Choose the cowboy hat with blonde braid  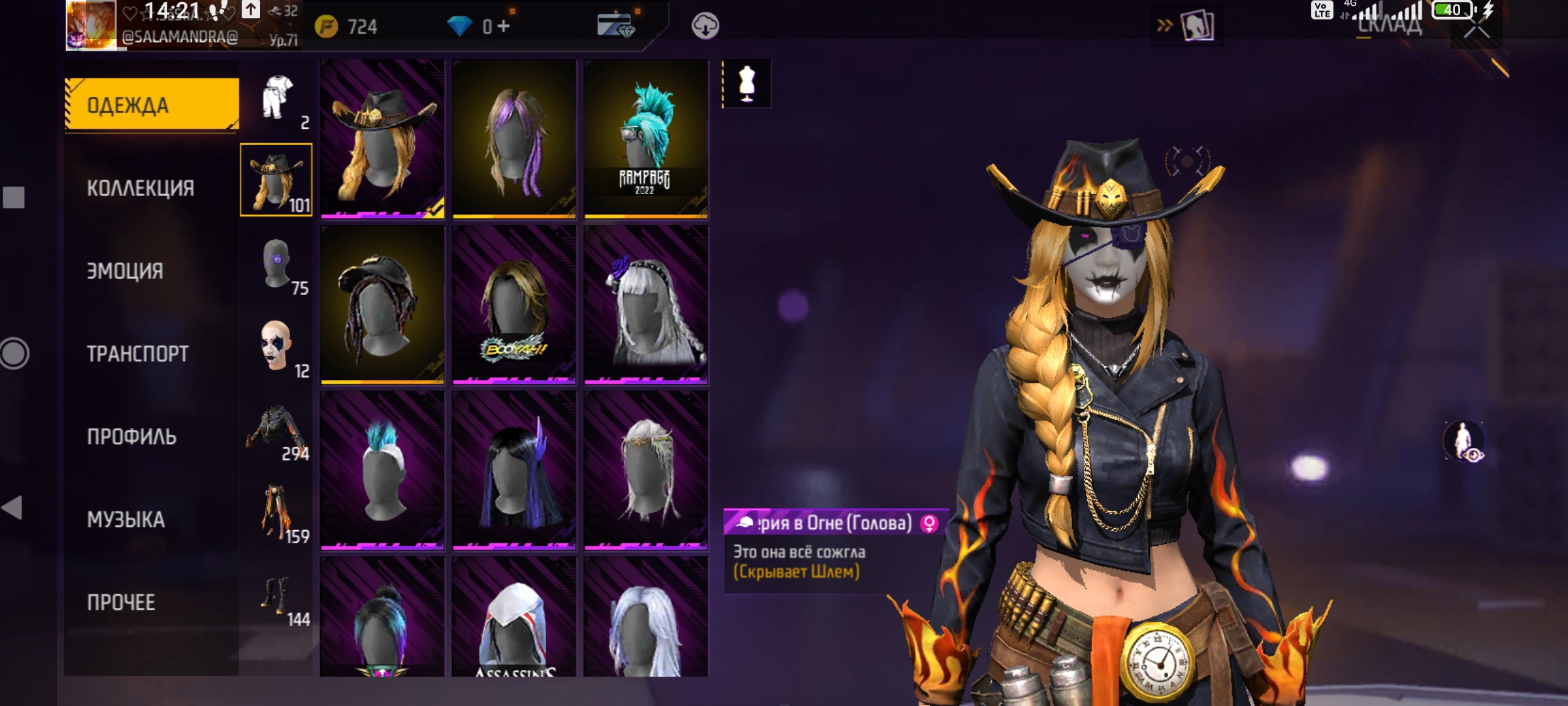(x=382, y=139)
